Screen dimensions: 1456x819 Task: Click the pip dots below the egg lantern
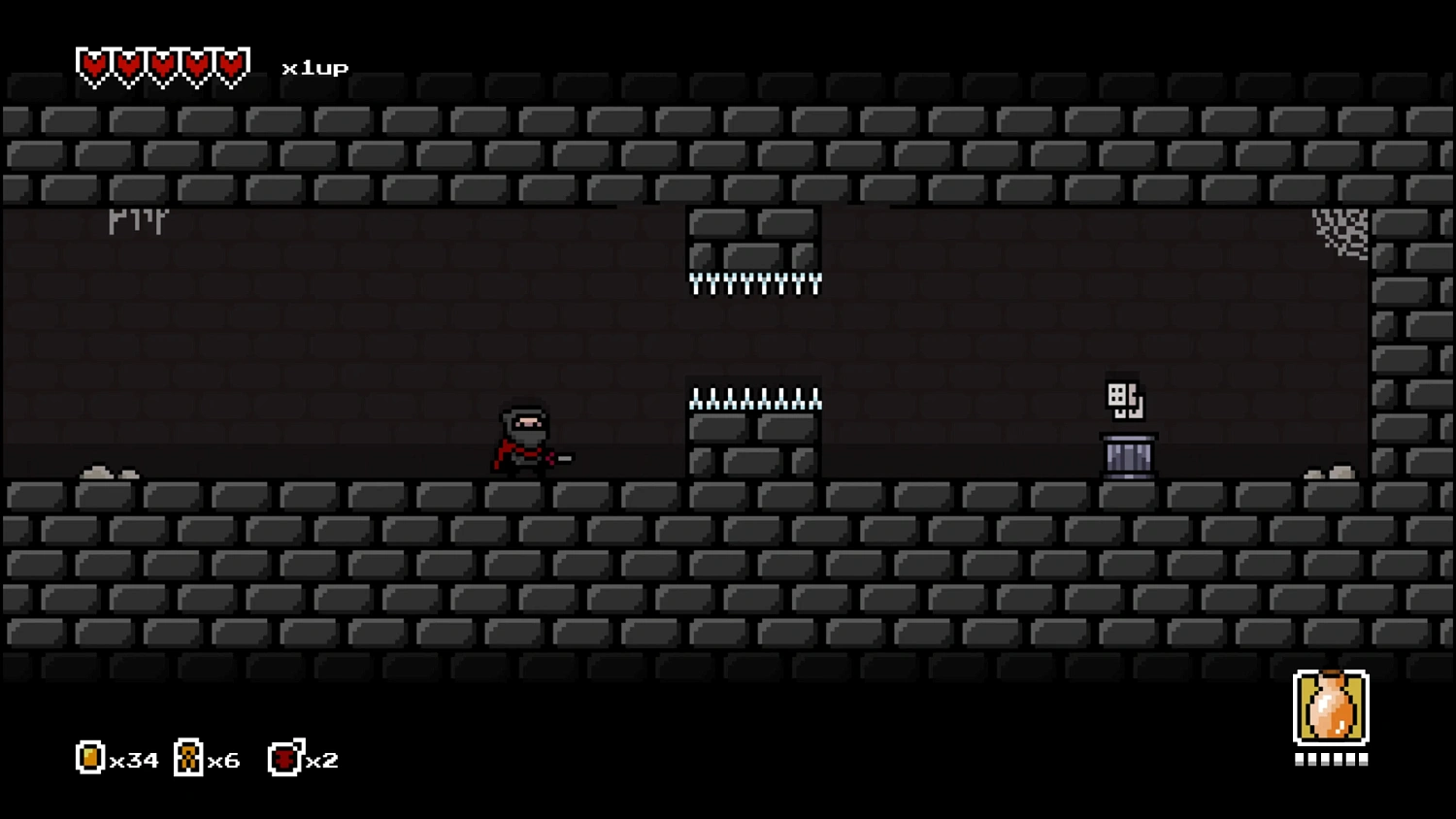point(1331,760)
